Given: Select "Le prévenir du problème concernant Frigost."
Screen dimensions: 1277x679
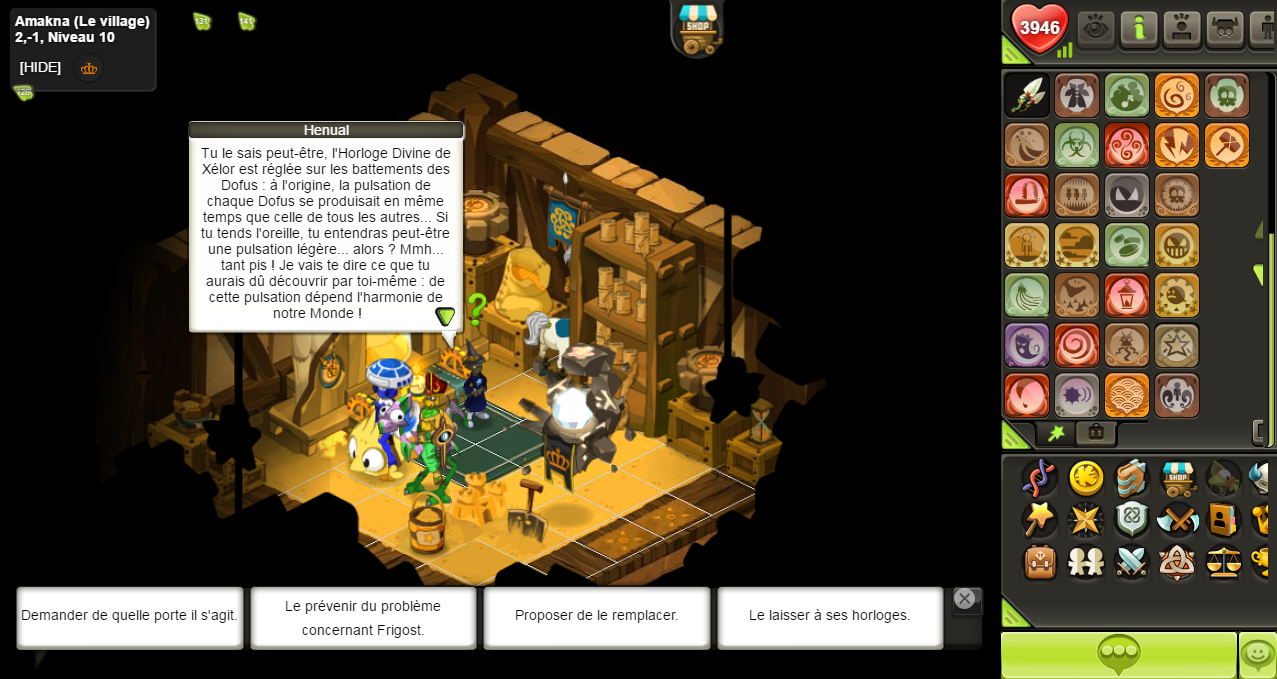Looking at the screenshot, I should [x=363, y=617].
